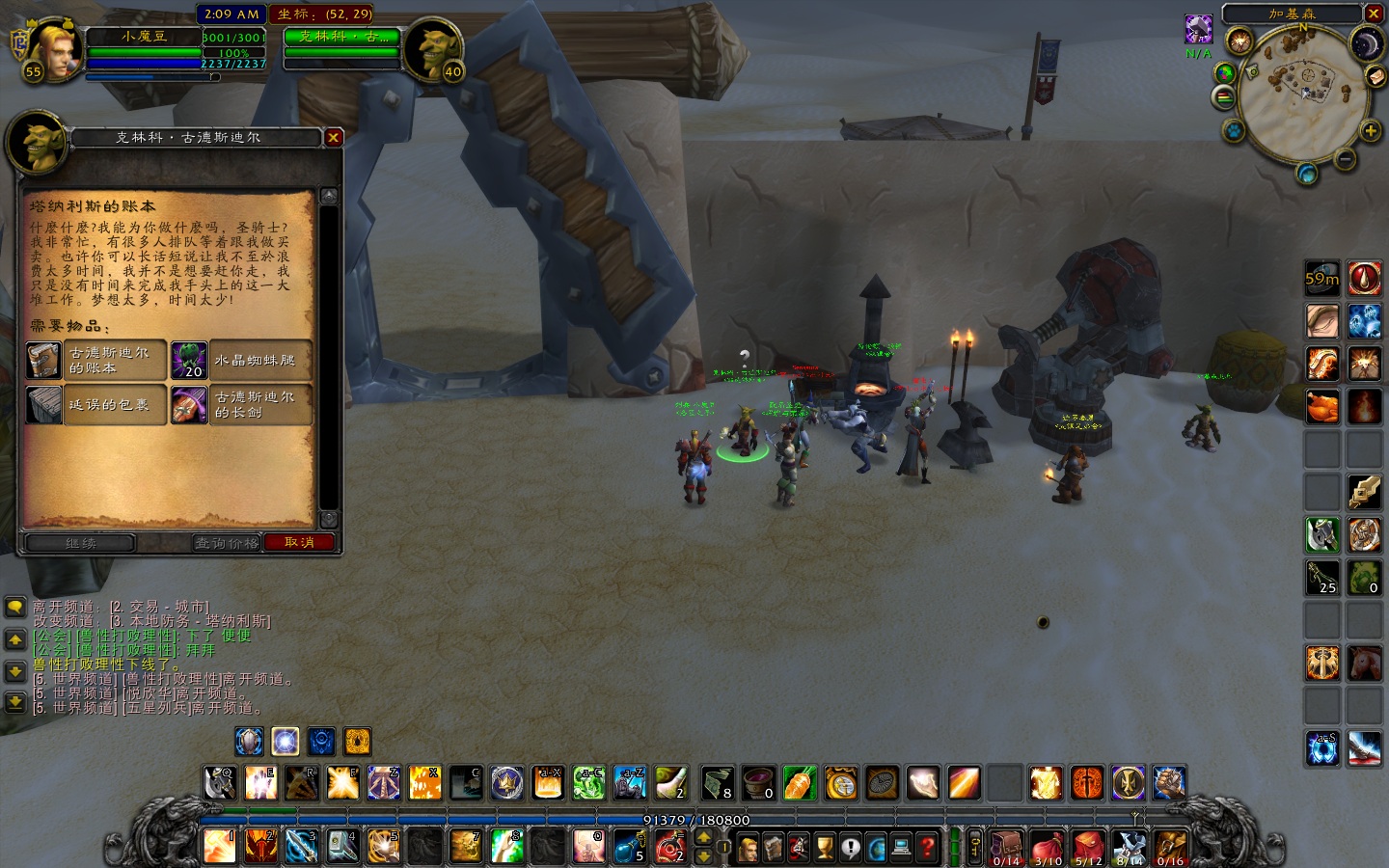
Task: Close the minimap with the X button
Action: 1374,14
